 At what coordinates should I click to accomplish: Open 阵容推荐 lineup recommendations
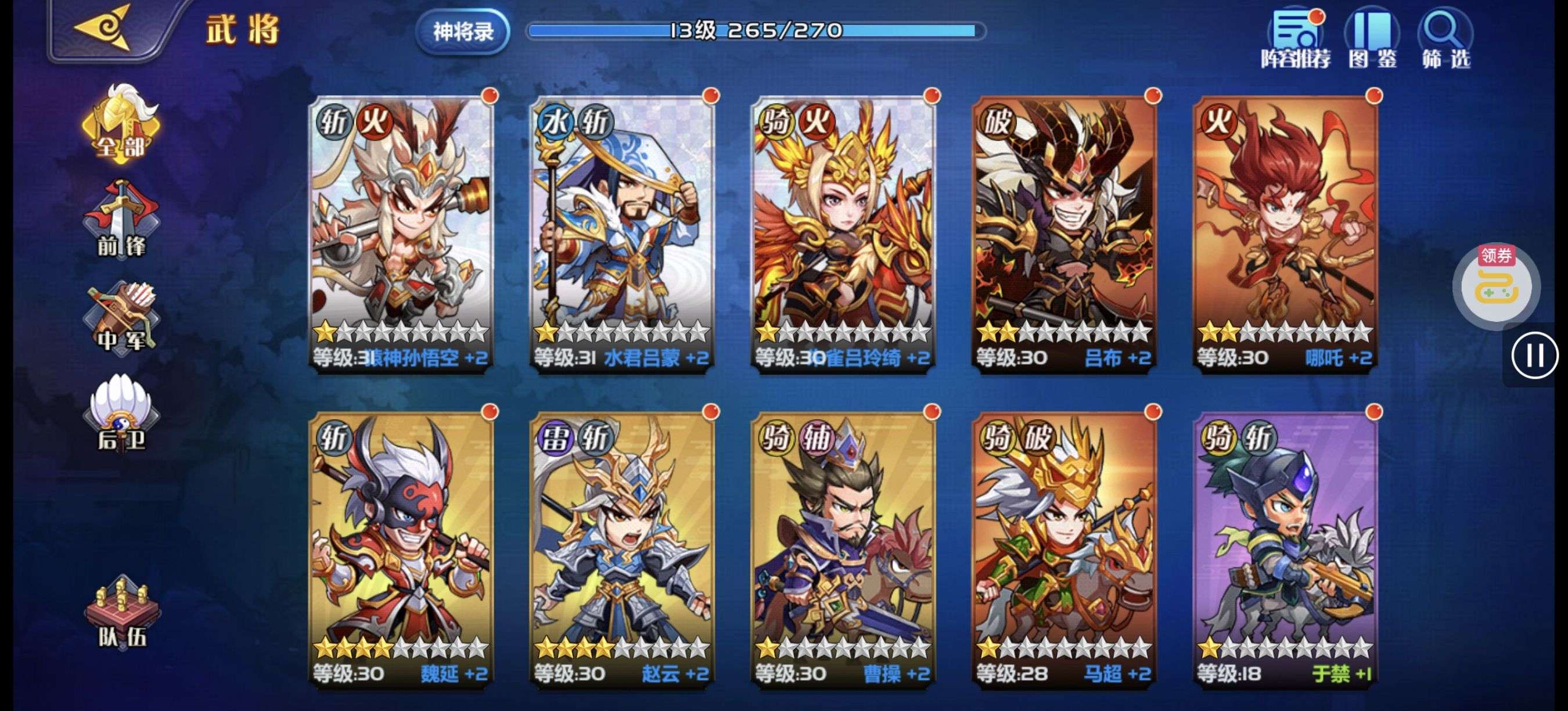click(x=1296, y=38)
